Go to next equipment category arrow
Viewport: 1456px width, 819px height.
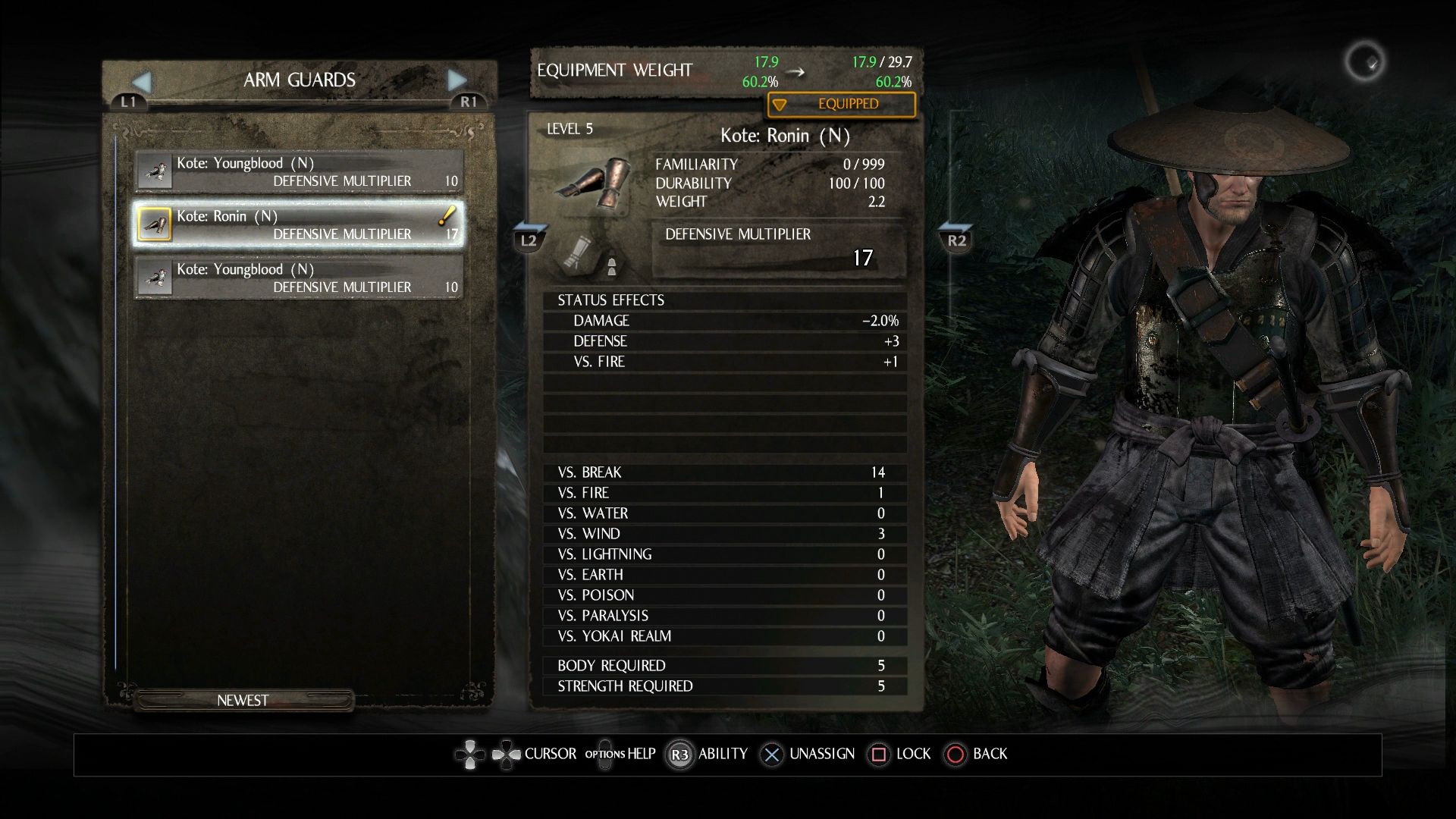pos(457,80)
